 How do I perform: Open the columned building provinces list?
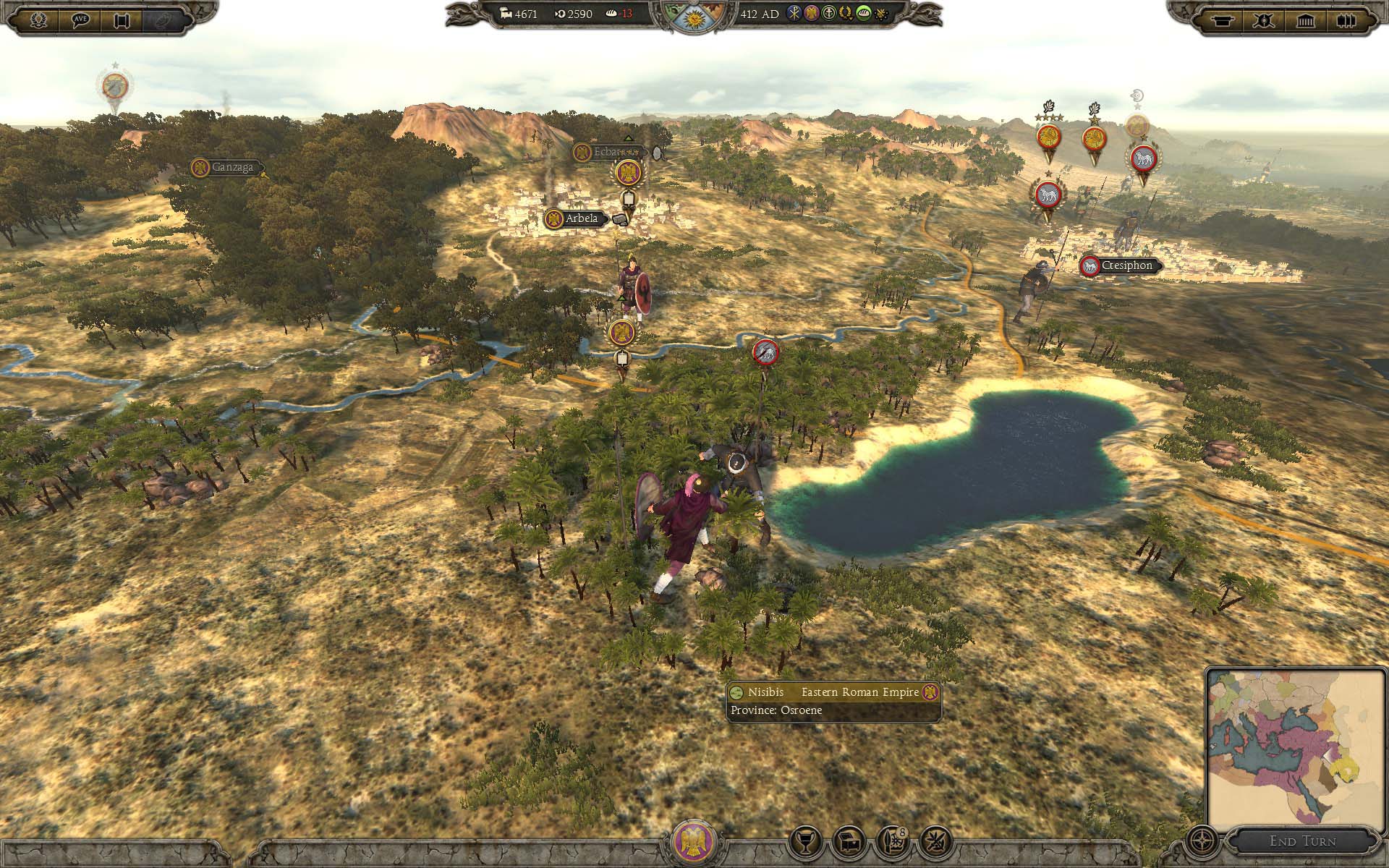(x=1305, y=20)
